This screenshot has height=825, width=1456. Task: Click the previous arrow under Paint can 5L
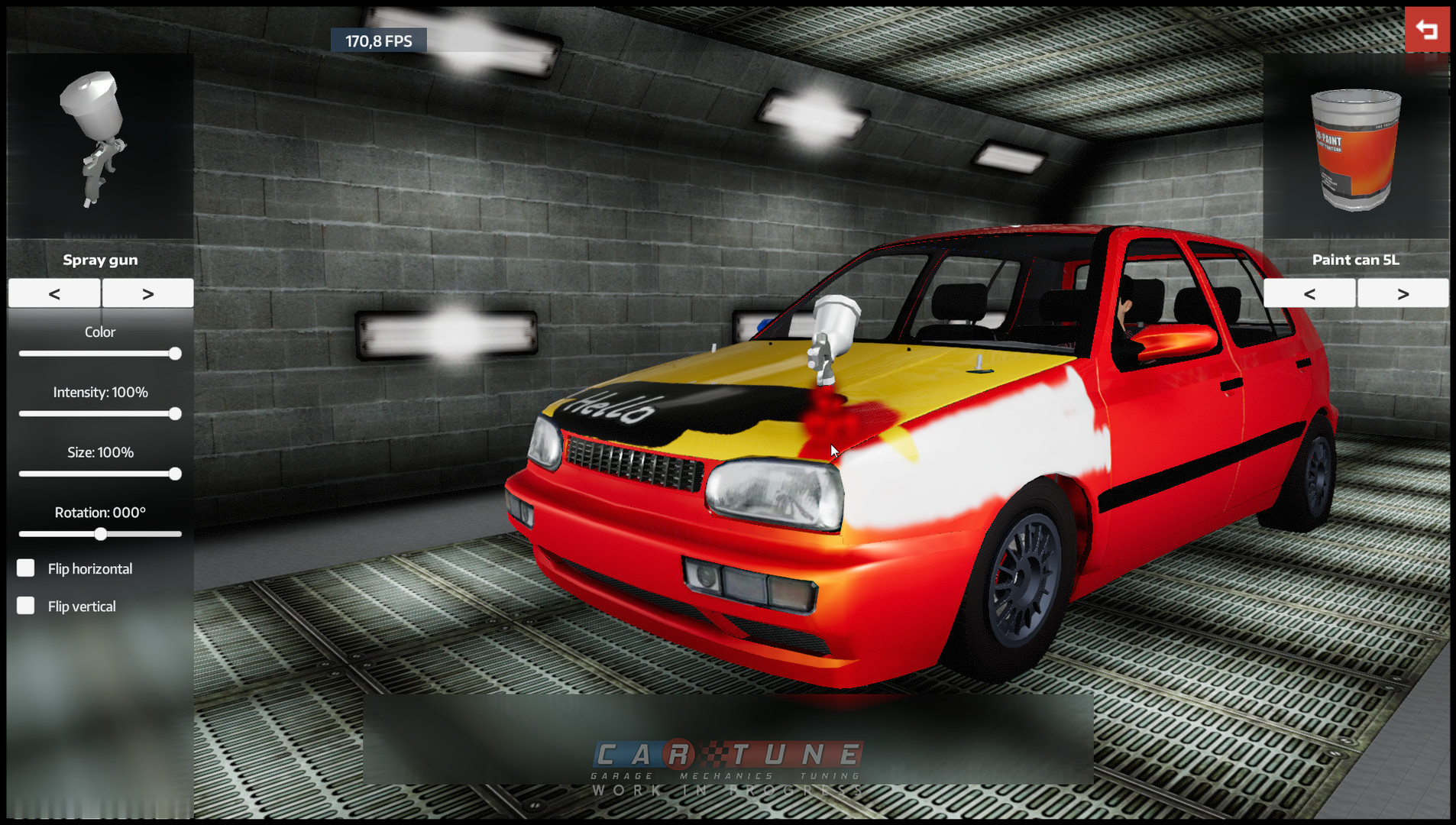pos(1309,293)
